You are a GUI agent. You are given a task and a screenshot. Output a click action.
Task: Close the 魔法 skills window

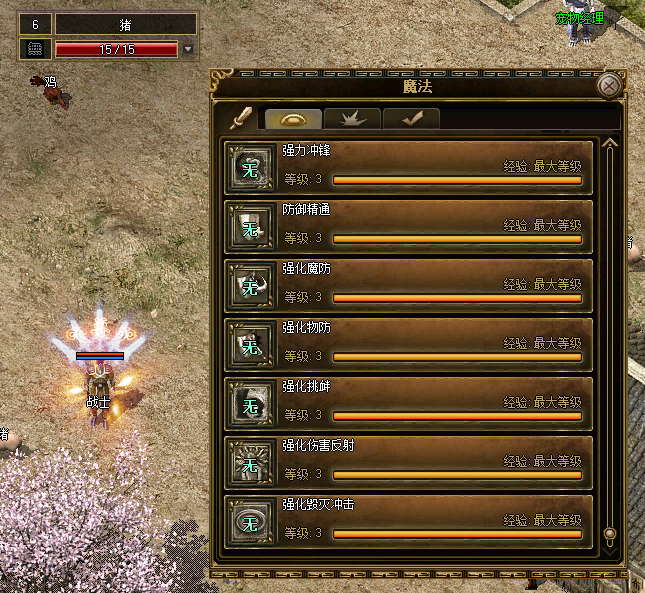[x=609, y=86]
